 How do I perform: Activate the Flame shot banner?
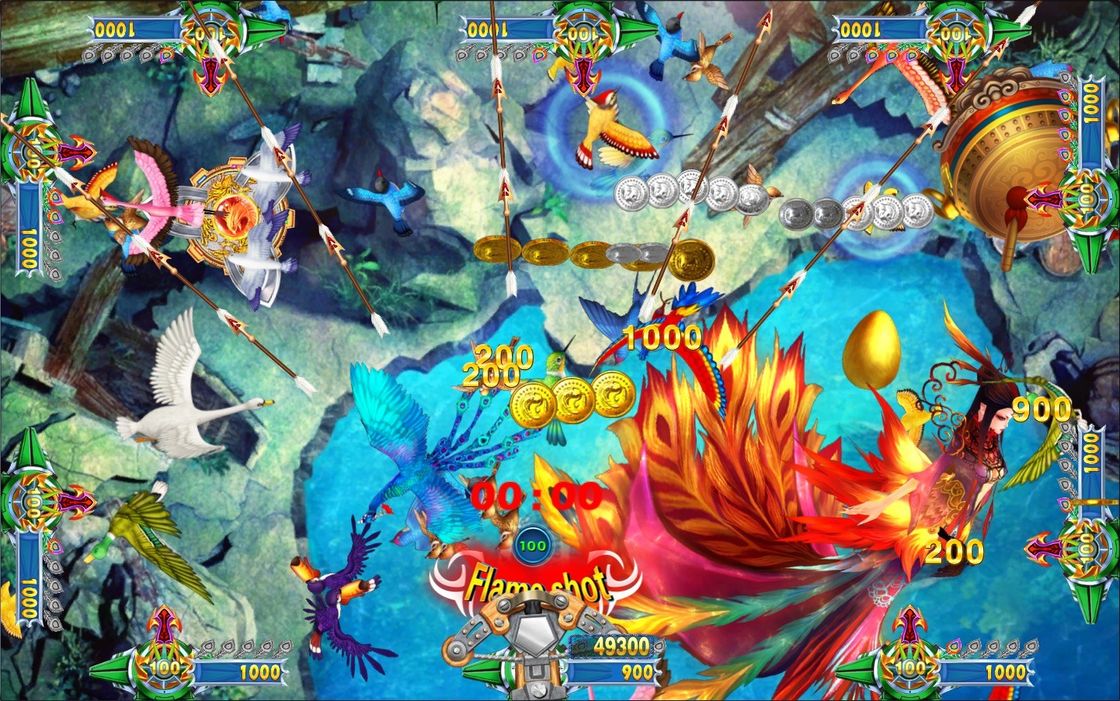[x=537, y=582]
